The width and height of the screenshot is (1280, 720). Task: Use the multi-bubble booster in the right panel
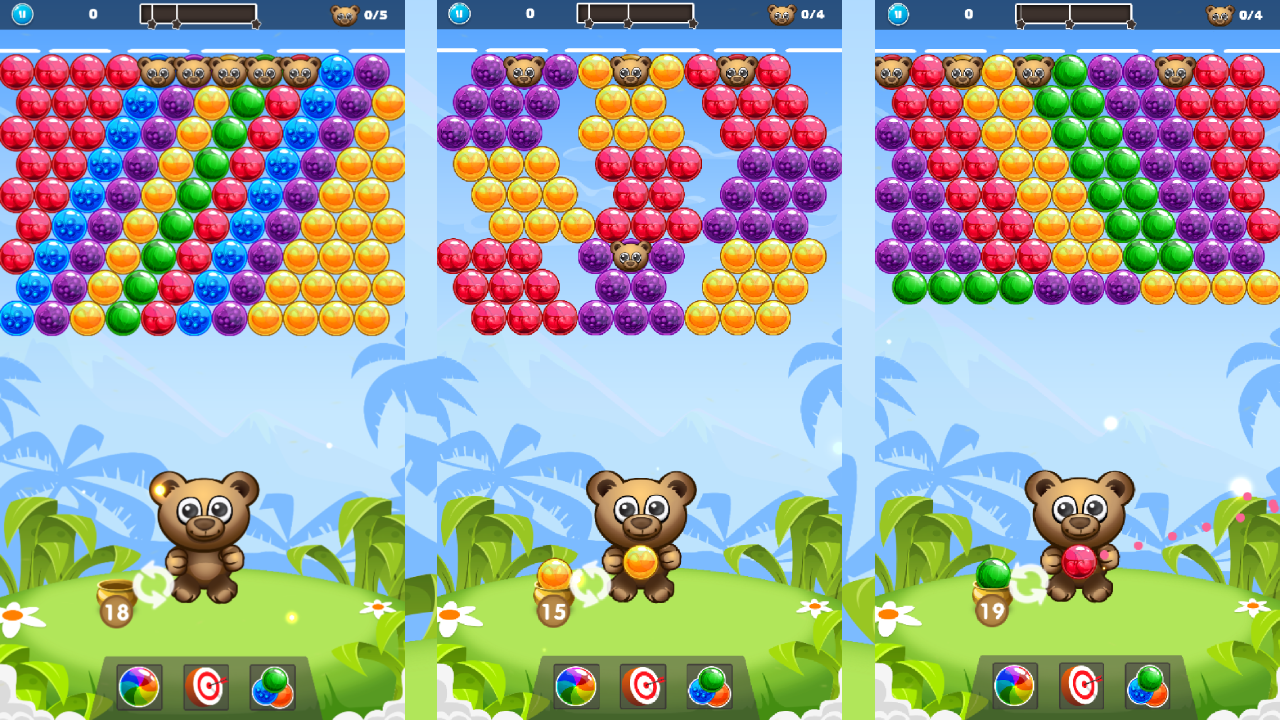tap(1150, 687)
